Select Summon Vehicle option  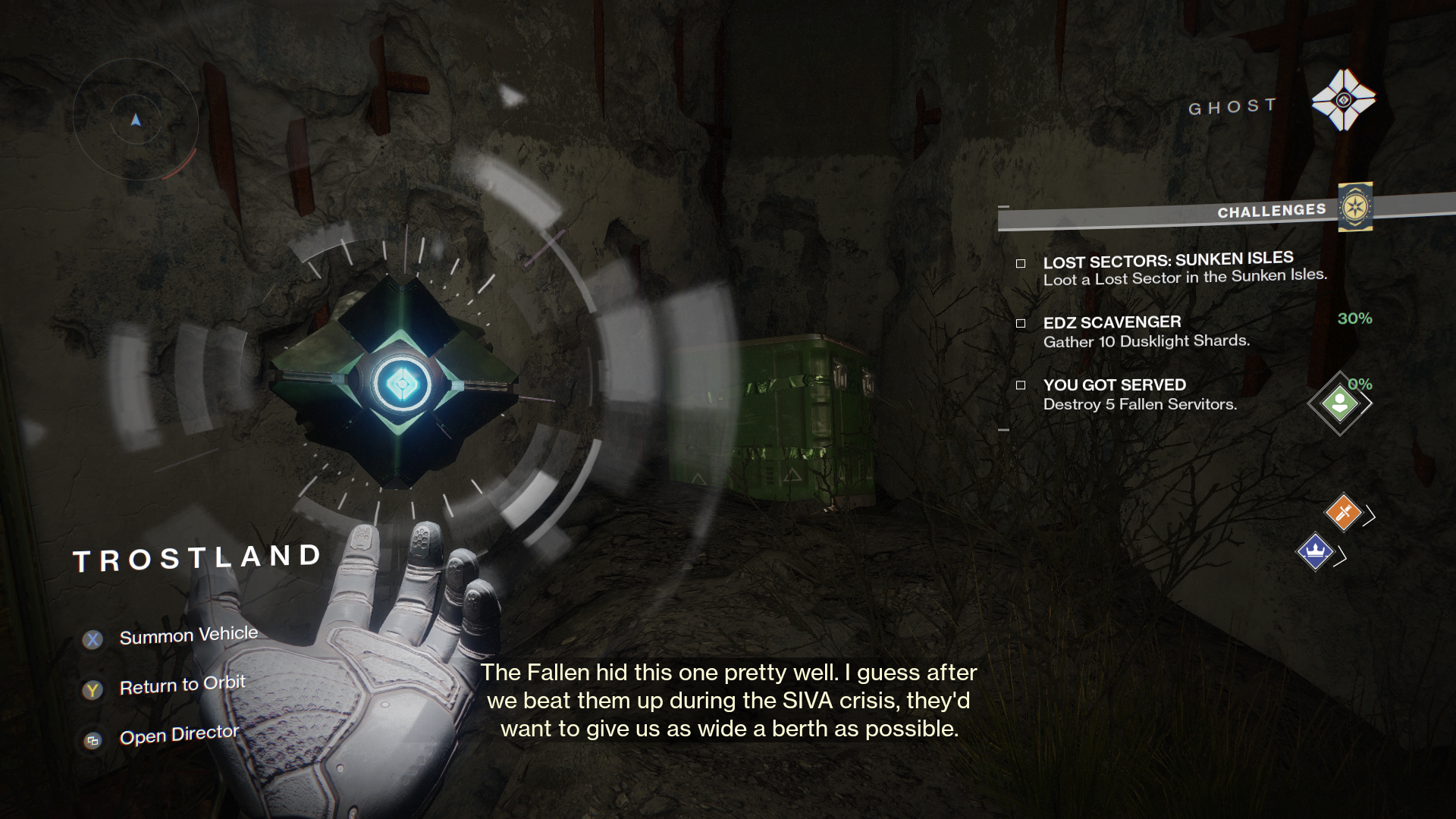[188, 635]
